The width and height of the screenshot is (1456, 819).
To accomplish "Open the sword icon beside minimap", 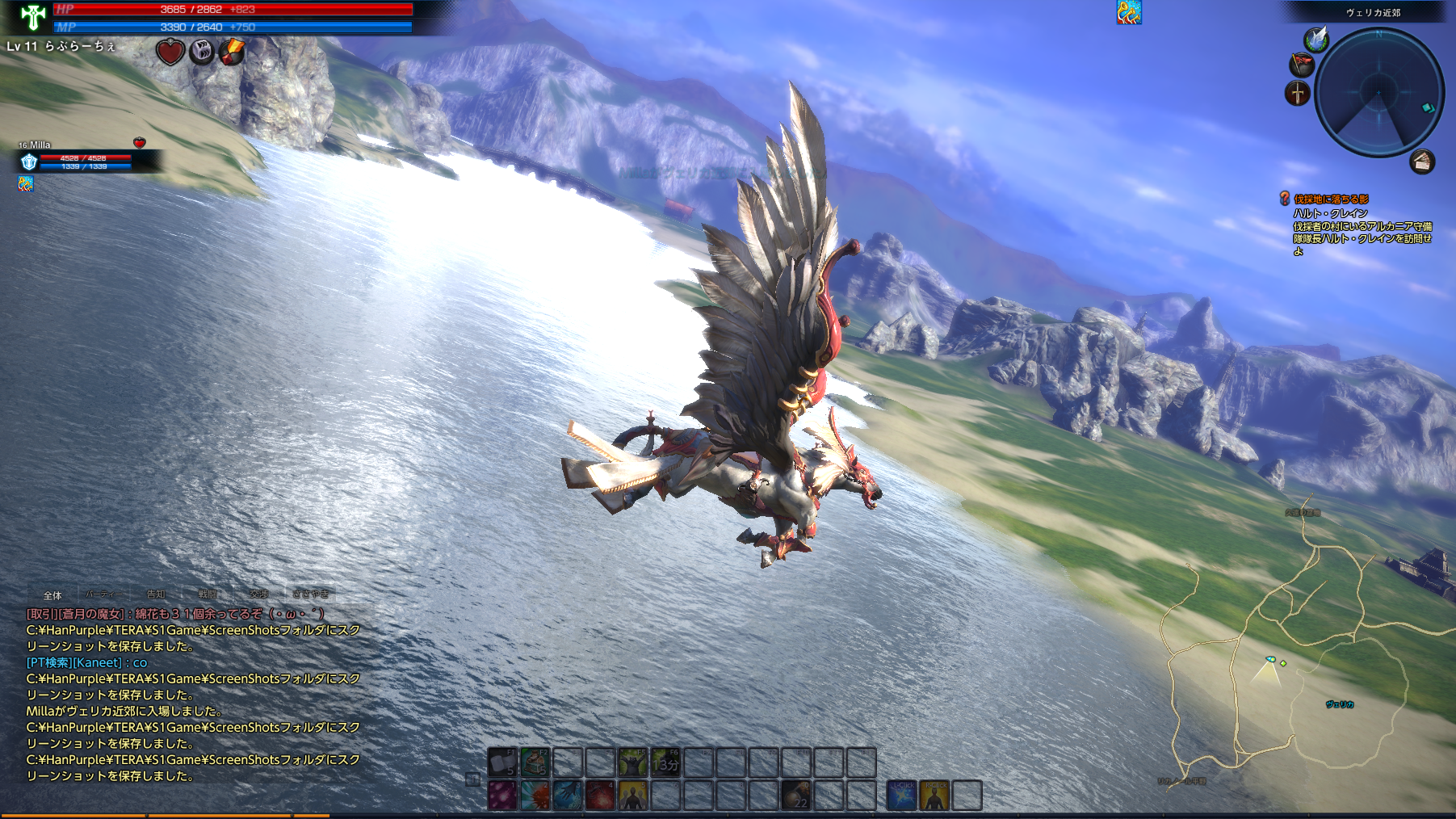I will pyautogui.click(x=1297, y=94).
